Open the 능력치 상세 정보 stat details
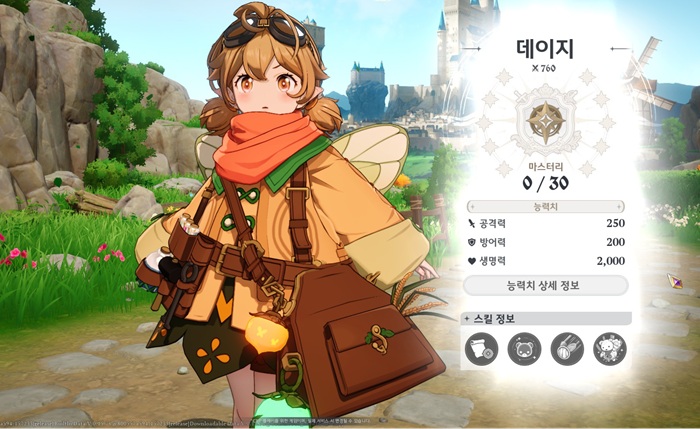Viewport: 700px width, 429px height. coord(545,285)
